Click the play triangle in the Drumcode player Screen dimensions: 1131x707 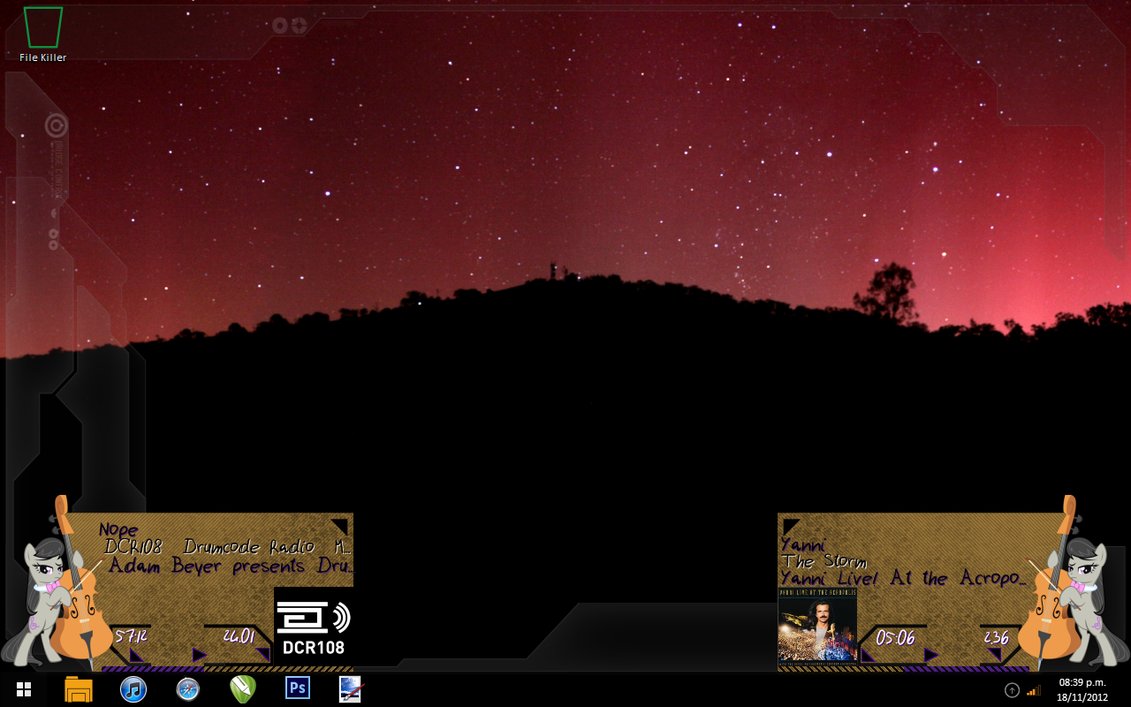(x=198, y=655)
